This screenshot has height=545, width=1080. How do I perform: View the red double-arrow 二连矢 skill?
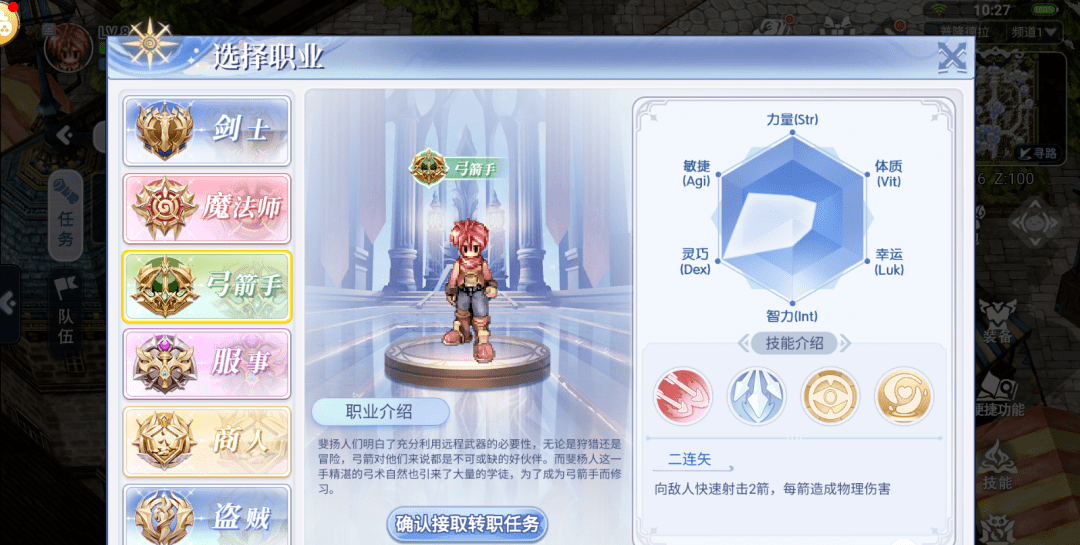(683, 396)
